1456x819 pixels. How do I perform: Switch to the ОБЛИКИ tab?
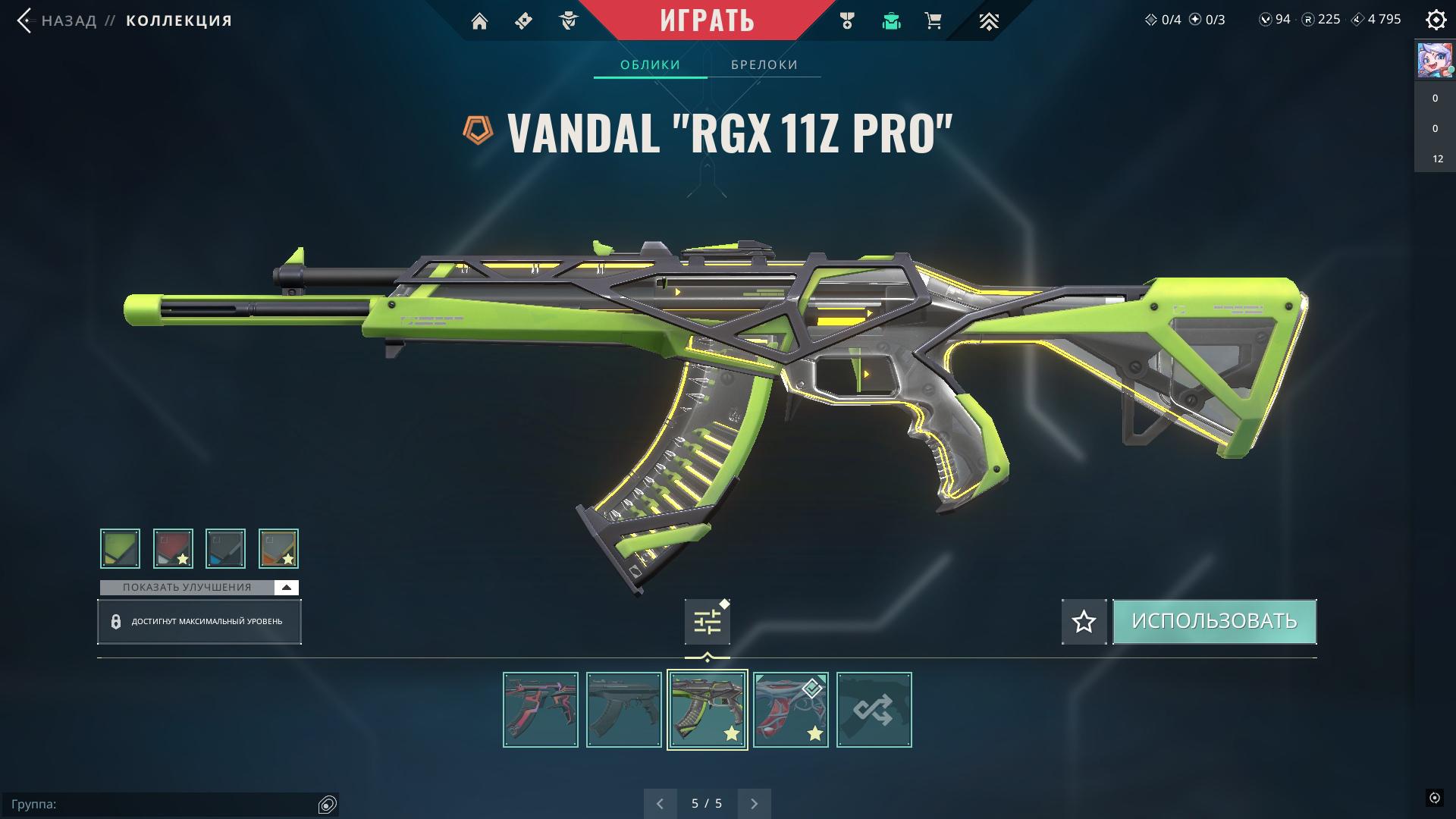coord(650,64)
